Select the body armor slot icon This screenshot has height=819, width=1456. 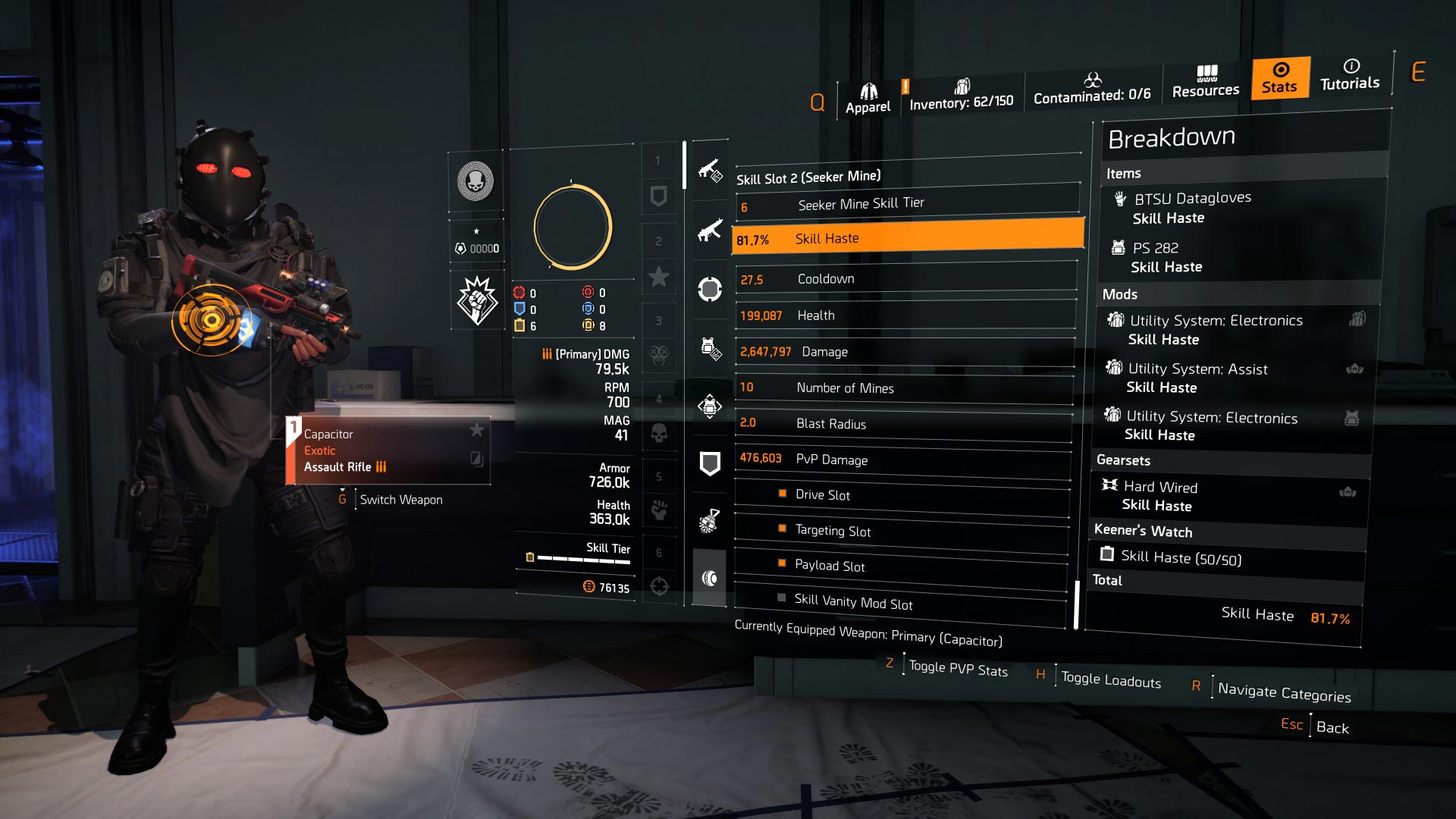coord(711,404)
